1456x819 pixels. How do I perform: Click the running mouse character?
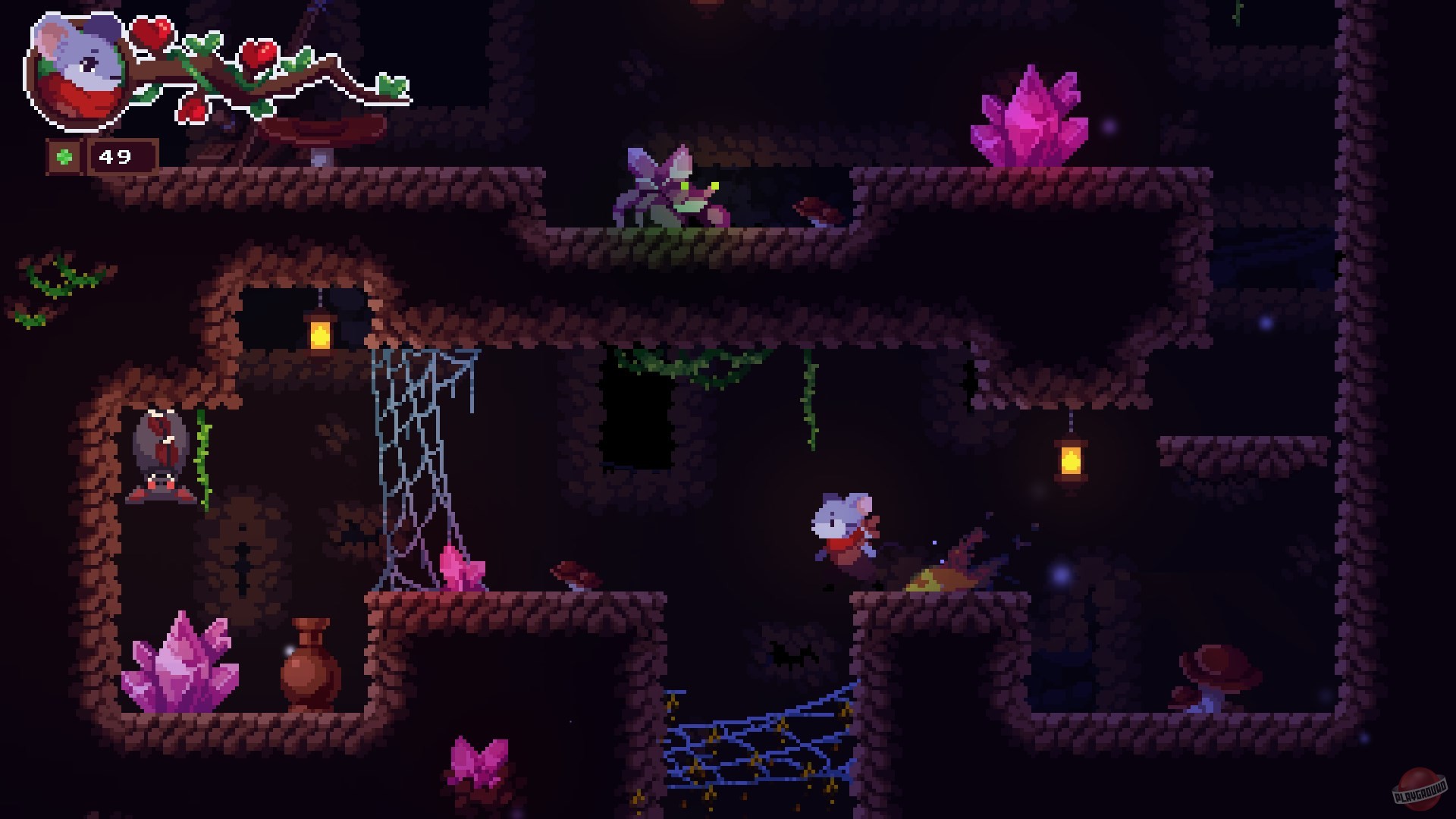point(842,527)
